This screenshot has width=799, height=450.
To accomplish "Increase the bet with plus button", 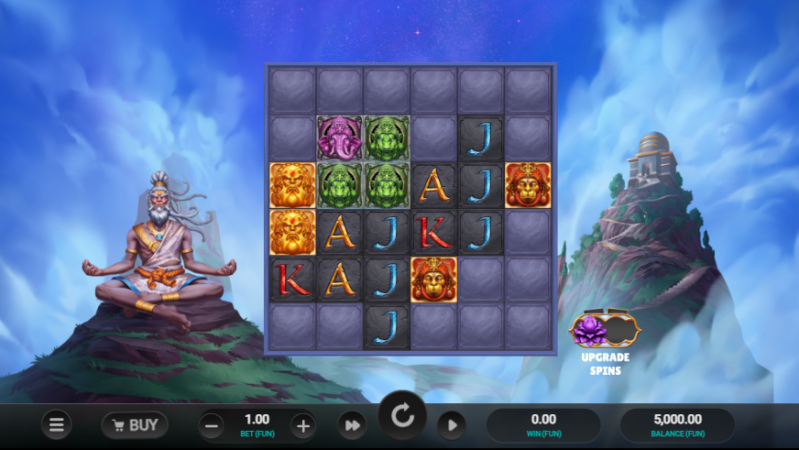I will 303,425.
